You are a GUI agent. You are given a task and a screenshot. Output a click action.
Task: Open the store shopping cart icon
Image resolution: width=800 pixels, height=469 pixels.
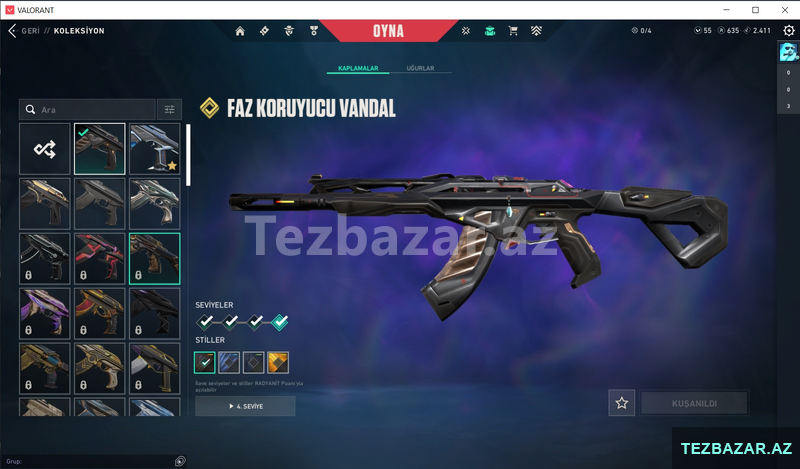pos(513,31)
